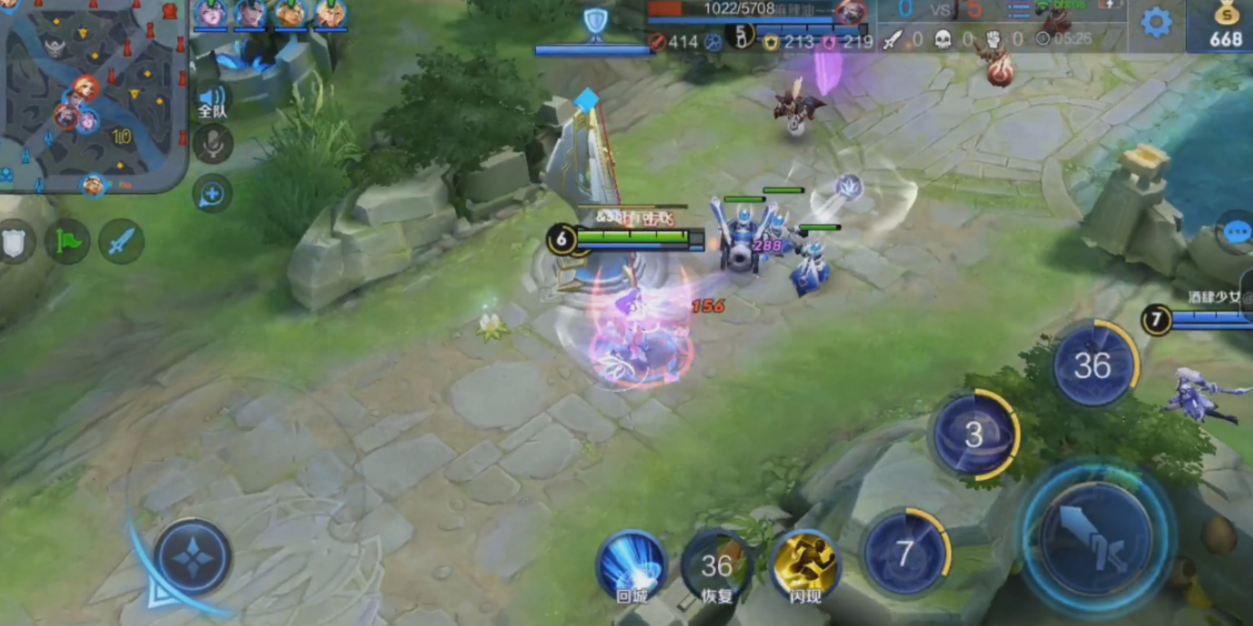
Task: Select the pink-haired teammate portrait
Action: [211, 14]
